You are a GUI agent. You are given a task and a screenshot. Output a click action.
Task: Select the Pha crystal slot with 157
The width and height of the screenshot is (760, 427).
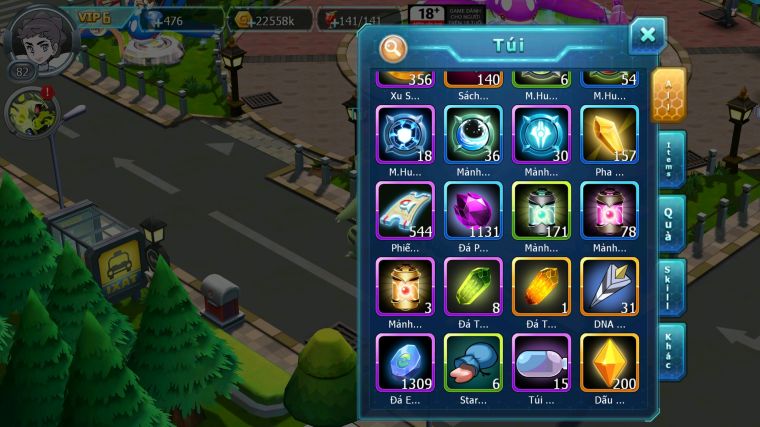(x=610, y=134)
